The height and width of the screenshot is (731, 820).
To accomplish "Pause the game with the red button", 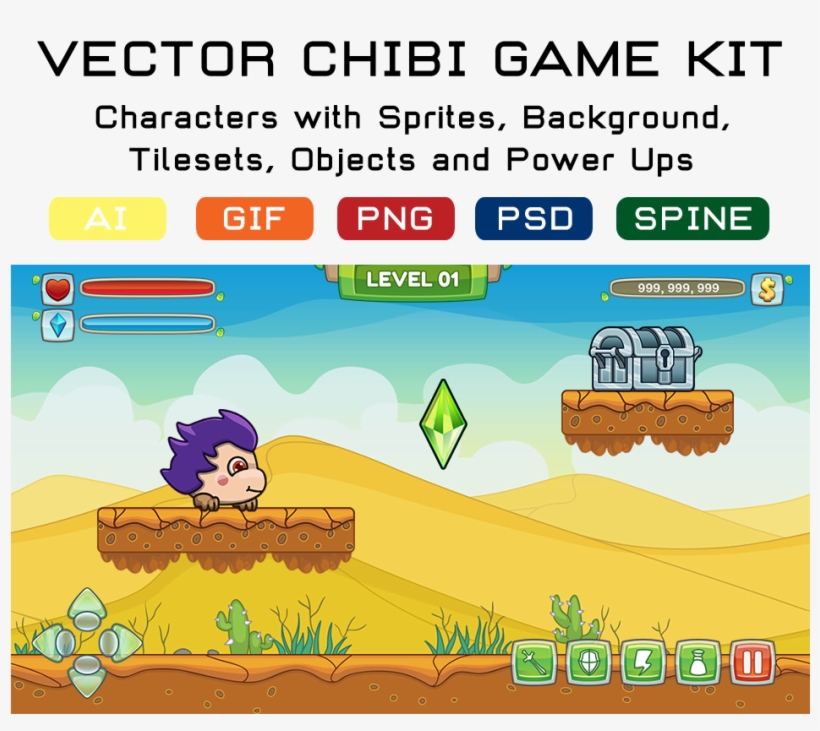I will point(750,663).
